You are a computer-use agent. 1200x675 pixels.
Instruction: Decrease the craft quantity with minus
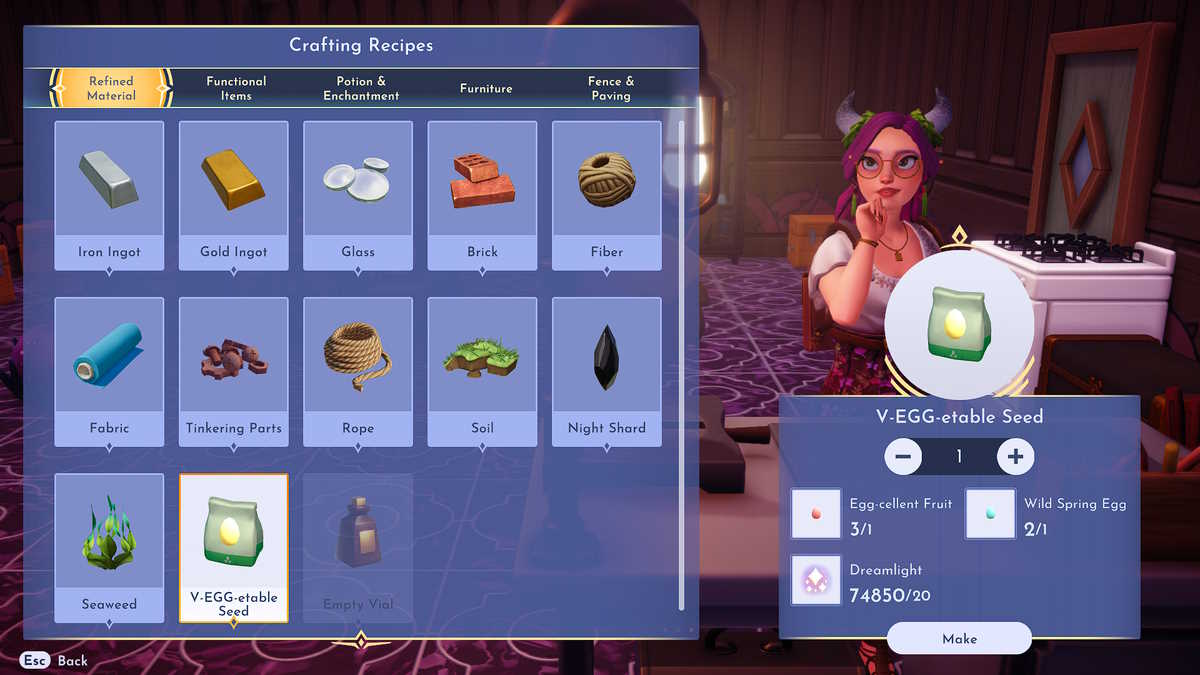[x=903, y=457]
